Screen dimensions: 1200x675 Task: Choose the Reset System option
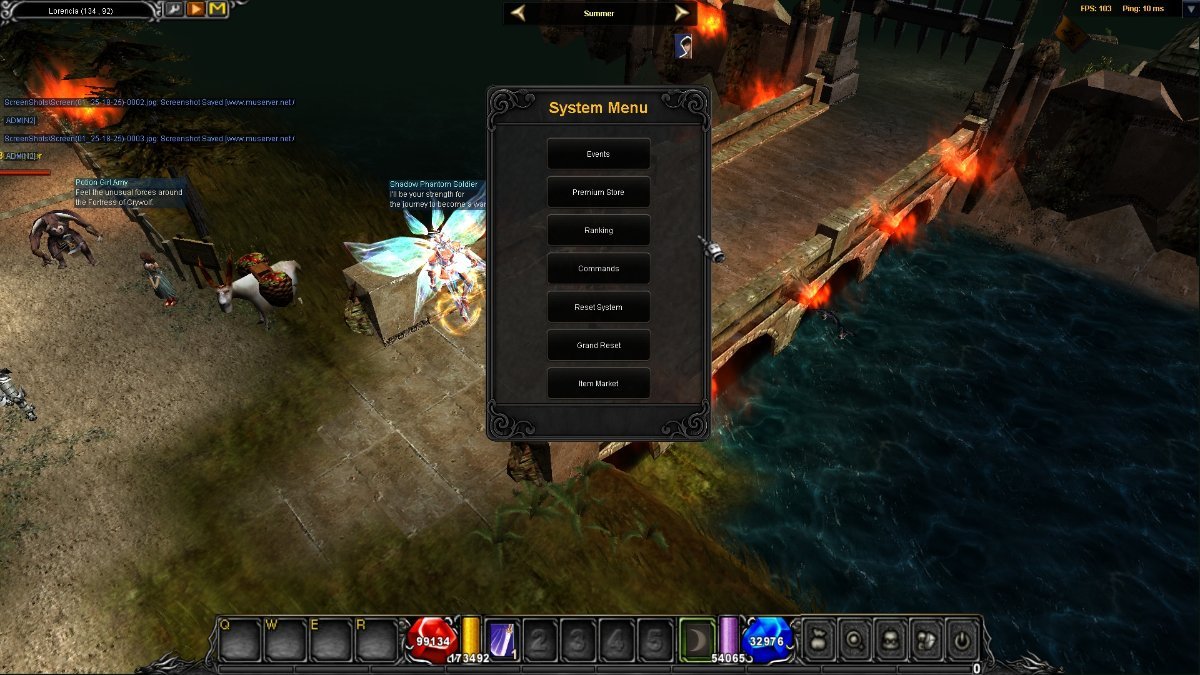click(x=598, y=307)
